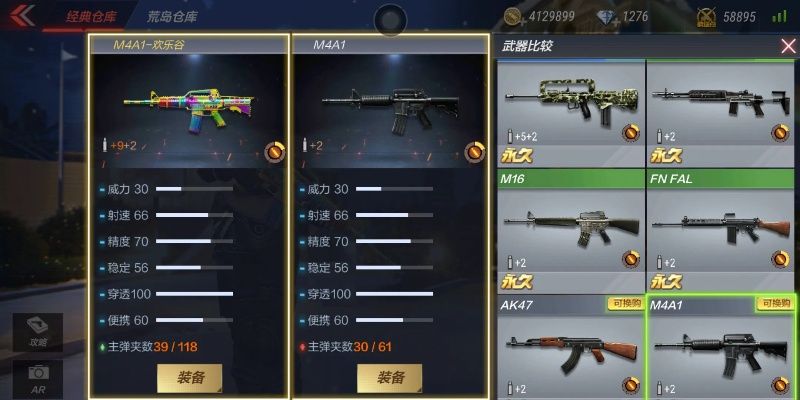
Task: Open the AR camera view
Action: [38, 377]
